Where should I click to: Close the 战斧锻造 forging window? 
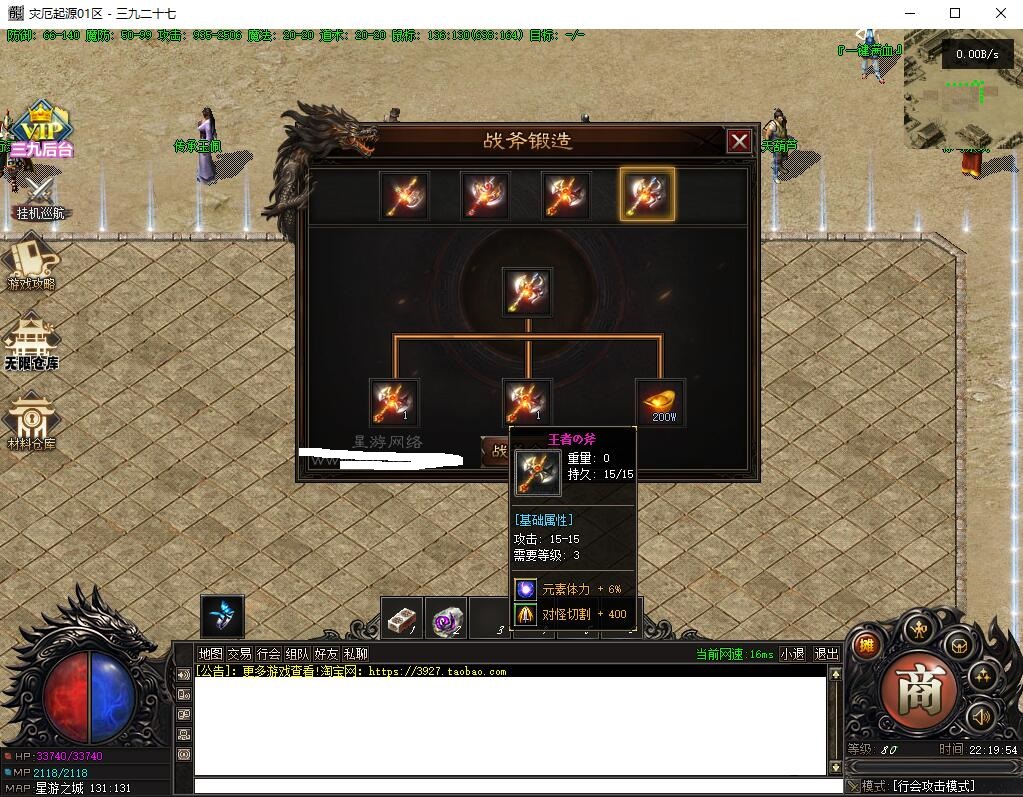point(739,141)
